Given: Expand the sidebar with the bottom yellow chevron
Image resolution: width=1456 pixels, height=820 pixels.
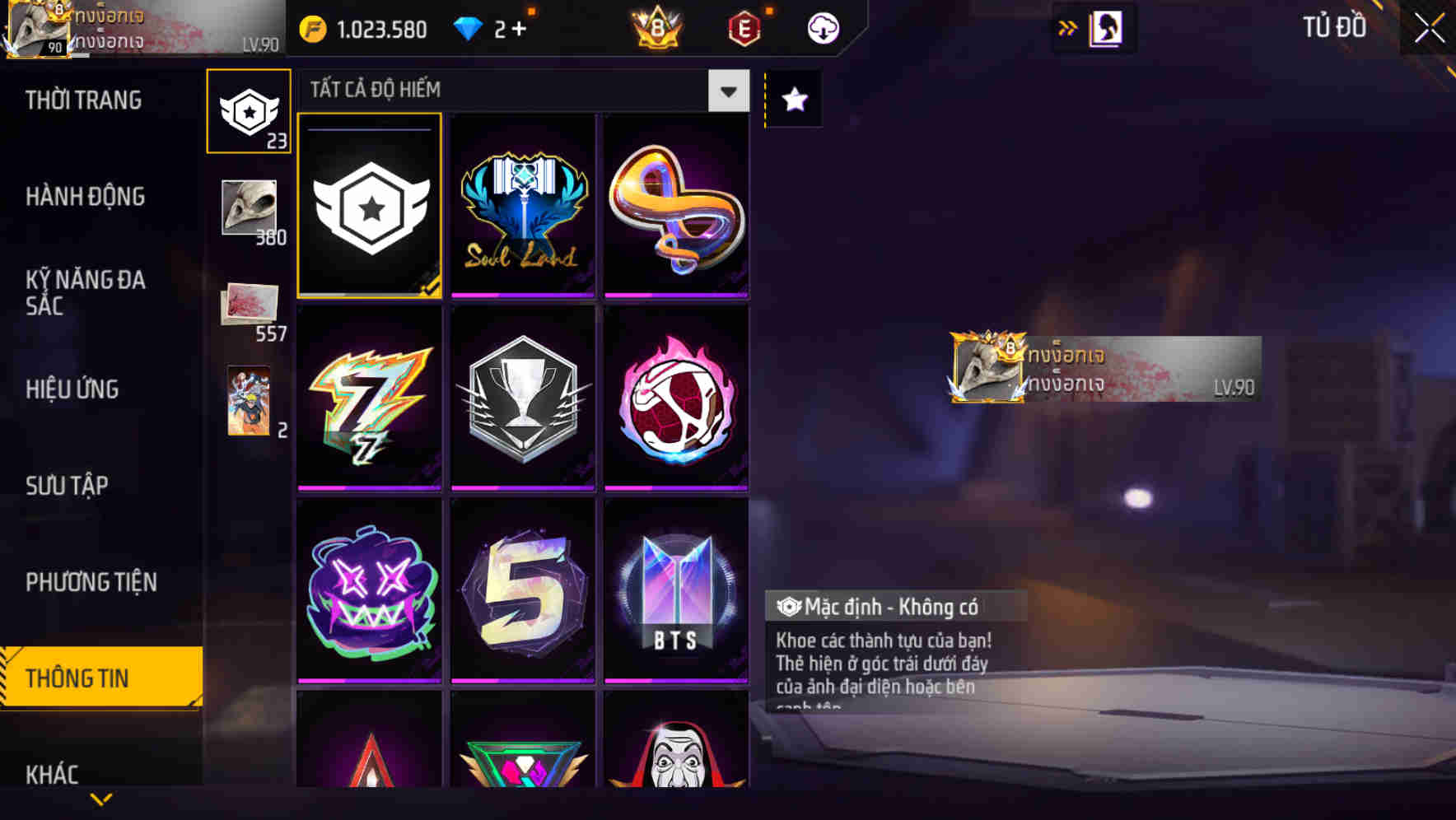Looking at the screenshot, I should (101, 798).
